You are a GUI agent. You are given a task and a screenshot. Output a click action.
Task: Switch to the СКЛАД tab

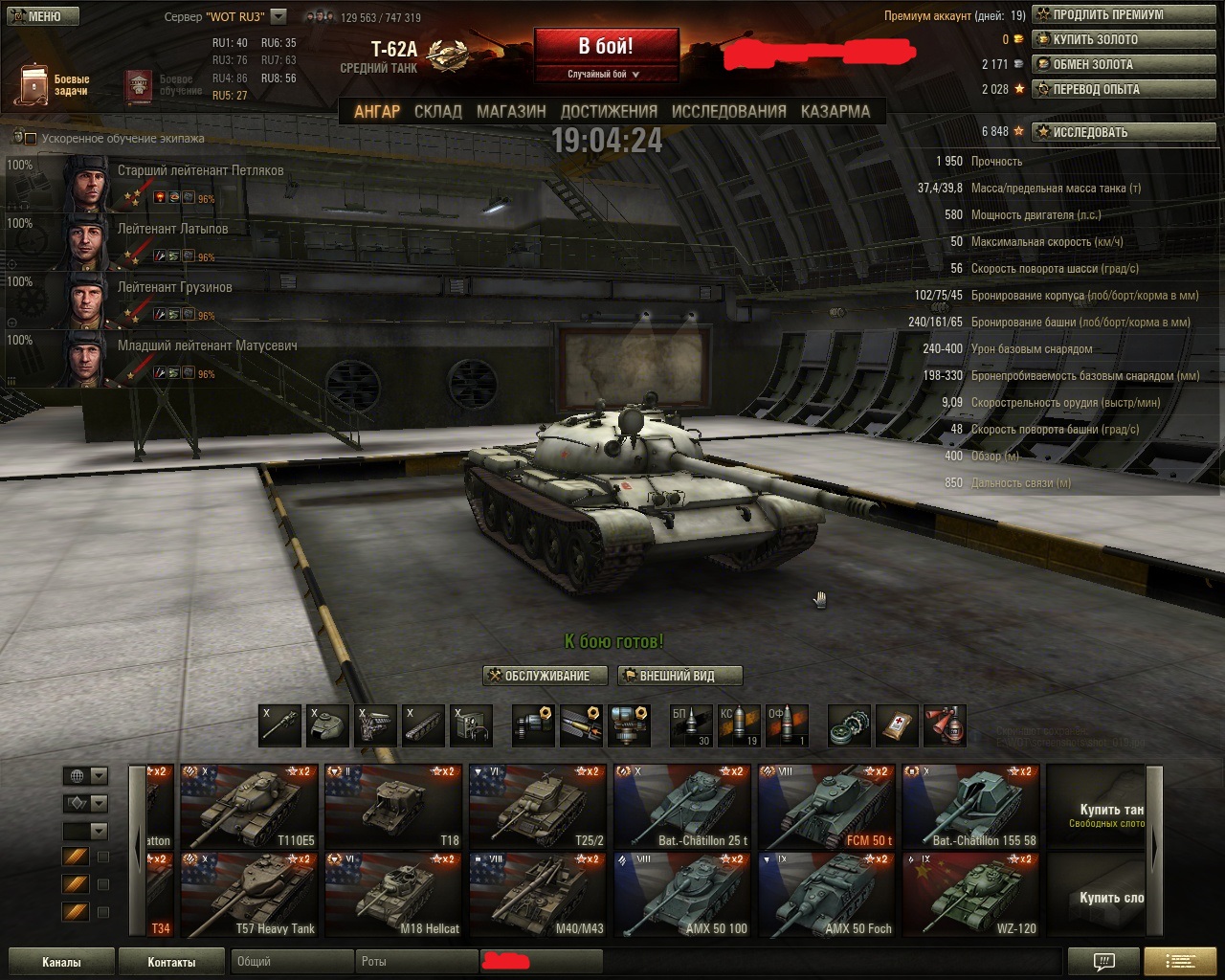[x=438, y=111]
